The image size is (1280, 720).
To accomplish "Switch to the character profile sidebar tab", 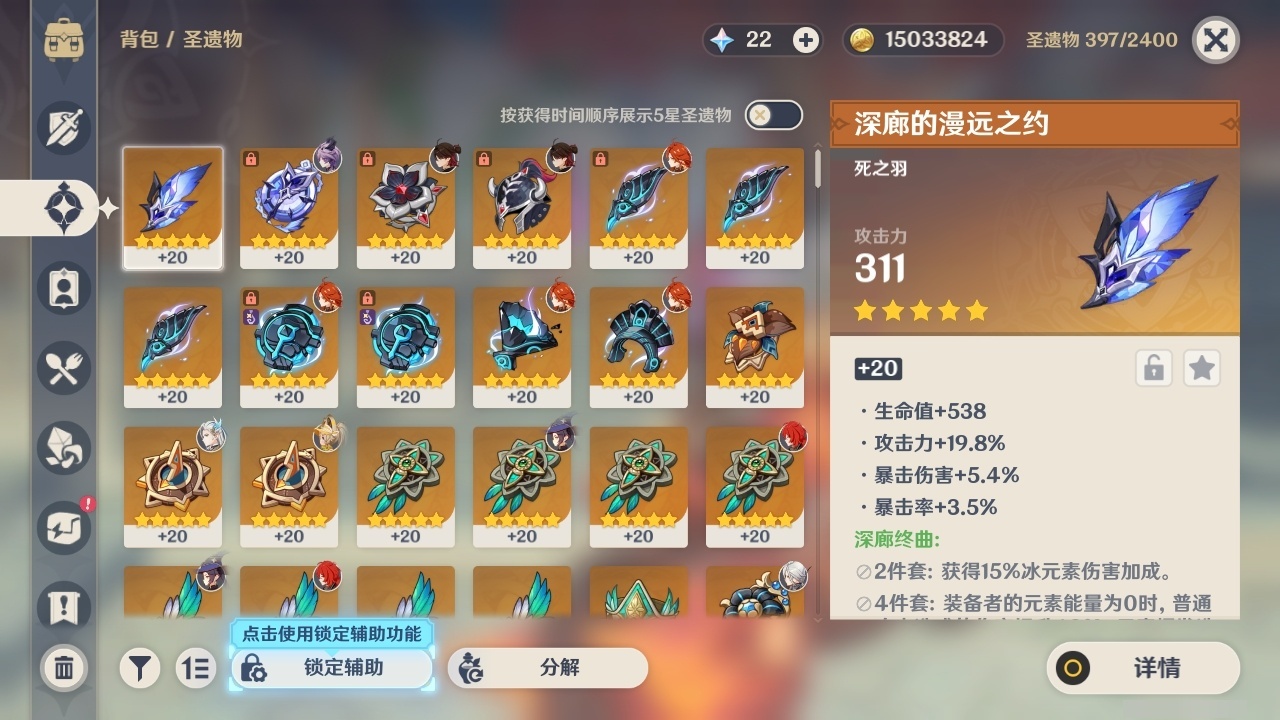I will [x=63, y=287].
